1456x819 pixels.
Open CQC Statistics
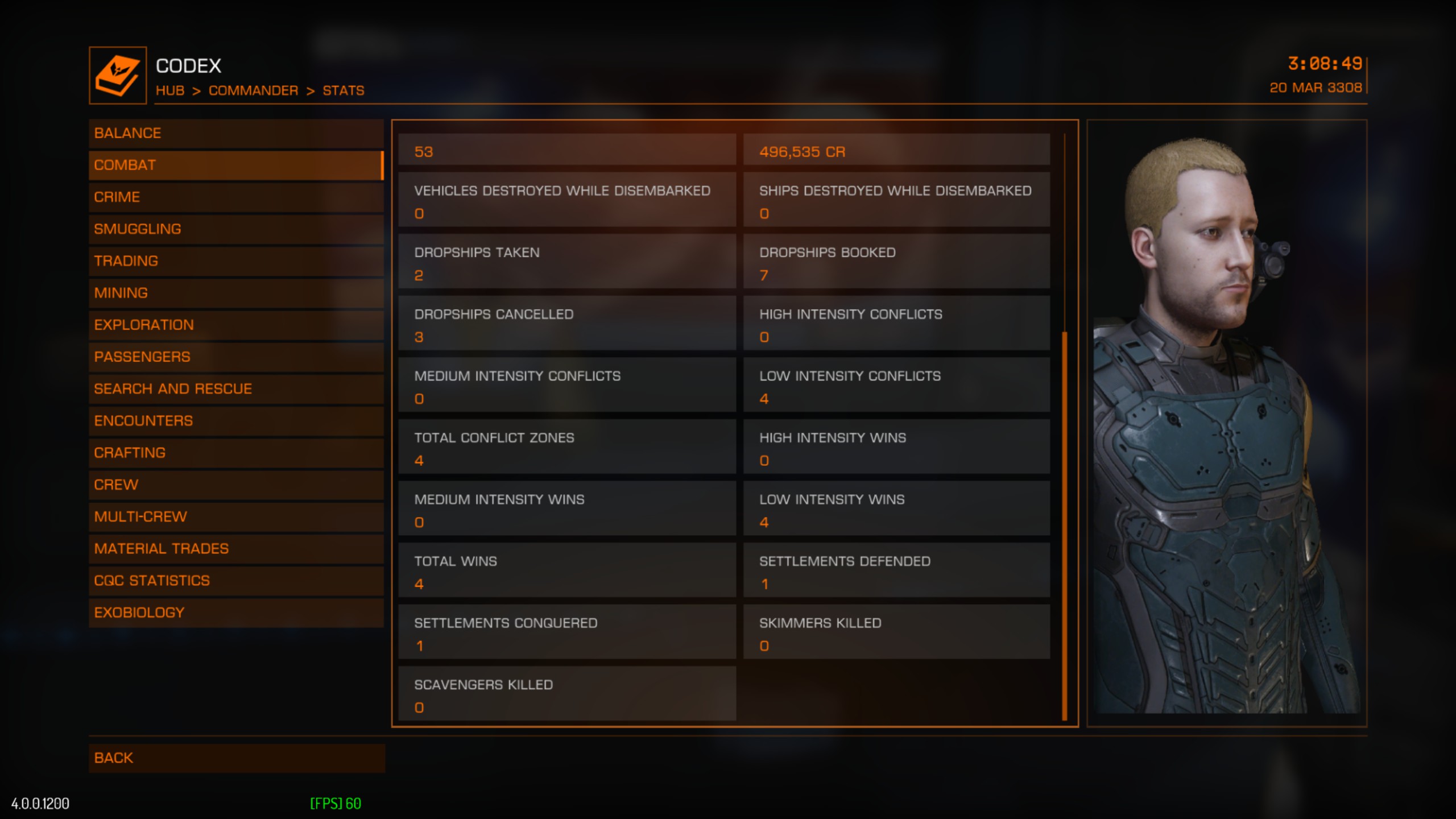click(235, 580)
